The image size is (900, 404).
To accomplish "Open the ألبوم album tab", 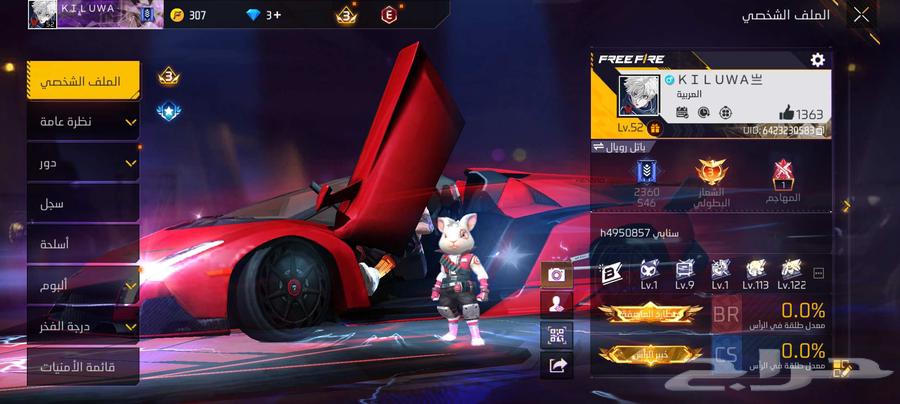I will (x=83, y=286).
